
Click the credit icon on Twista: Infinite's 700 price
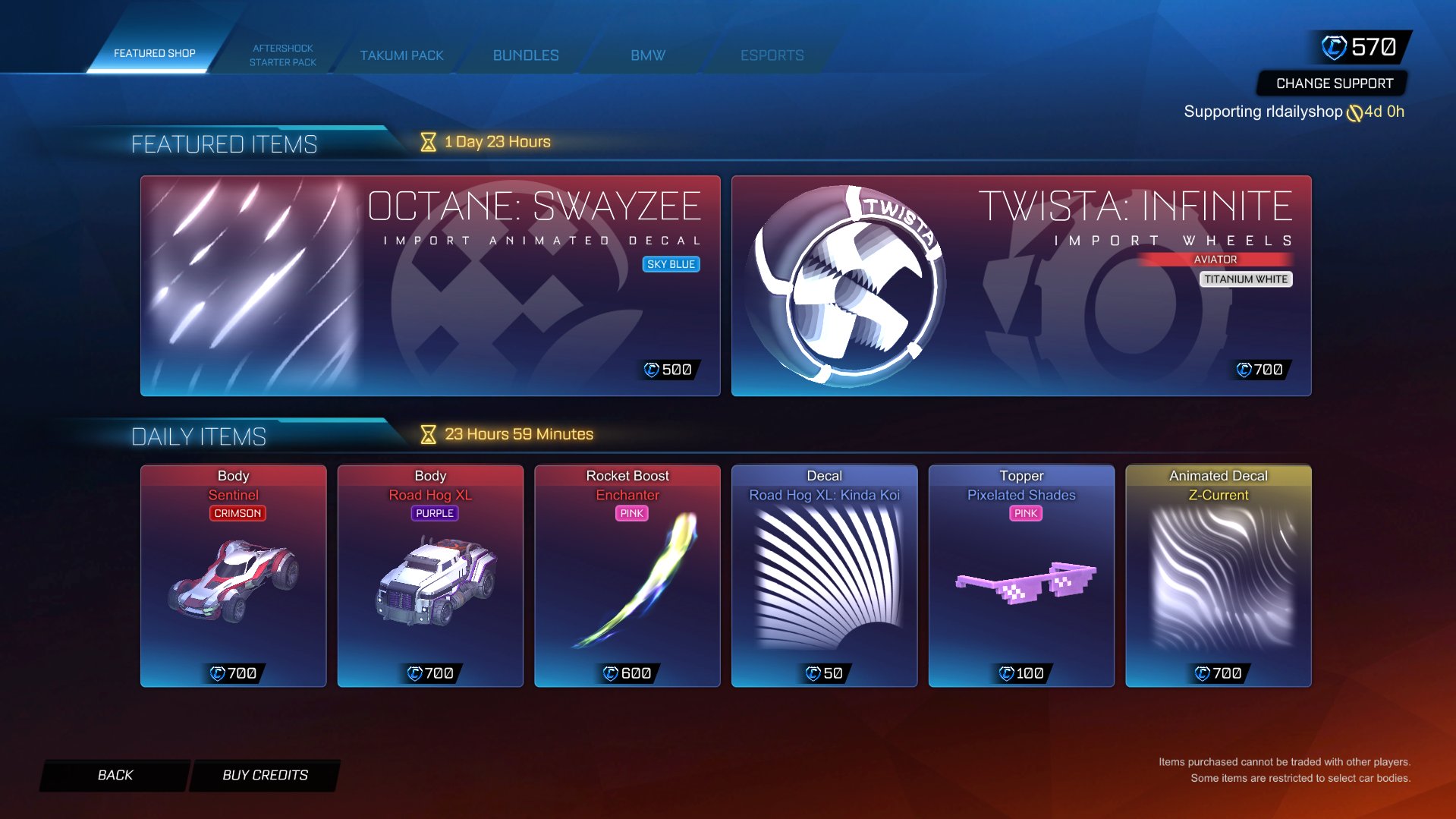(1244, 370)
